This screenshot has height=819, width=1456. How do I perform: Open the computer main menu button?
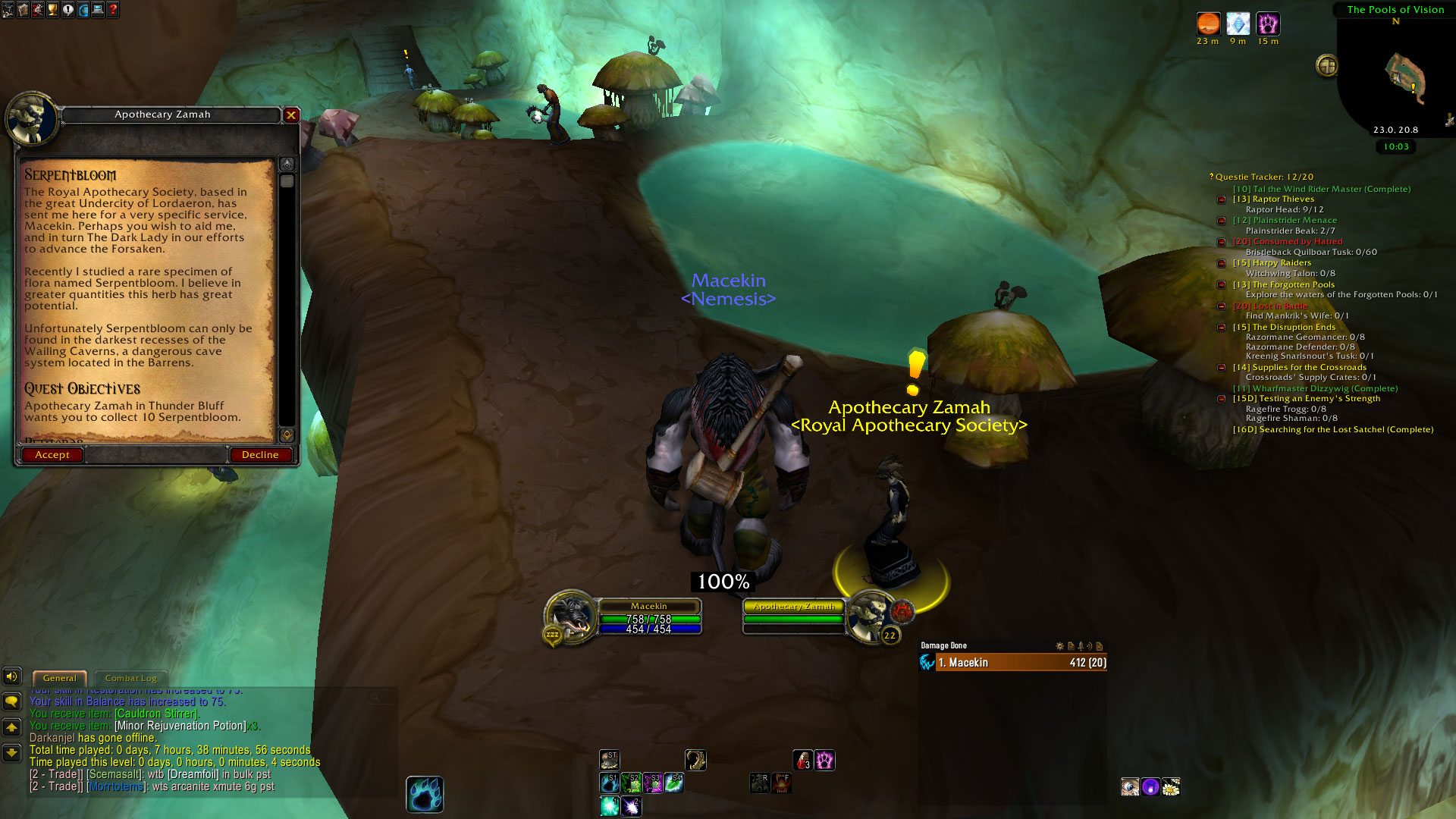coord(98,10)
